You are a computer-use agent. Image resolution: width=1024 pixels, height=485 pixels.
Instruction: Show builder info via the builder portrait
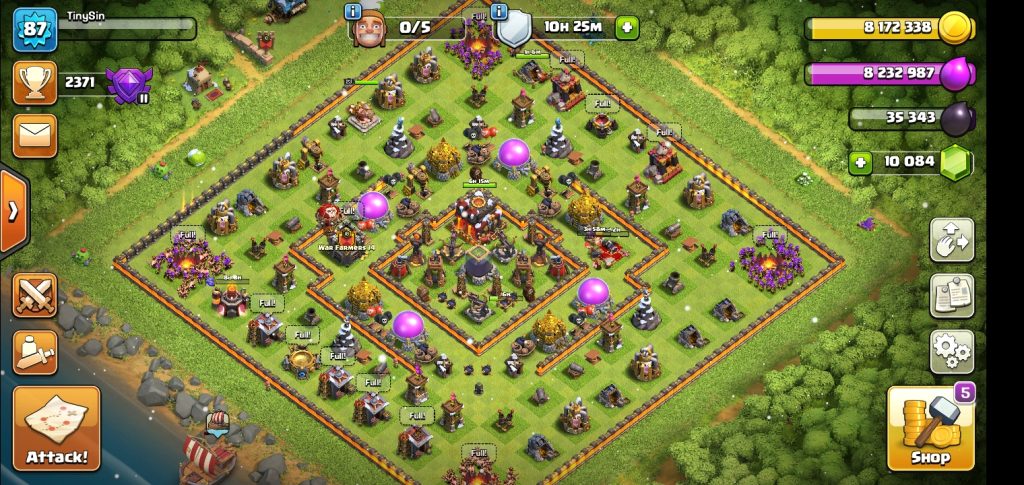368,28
